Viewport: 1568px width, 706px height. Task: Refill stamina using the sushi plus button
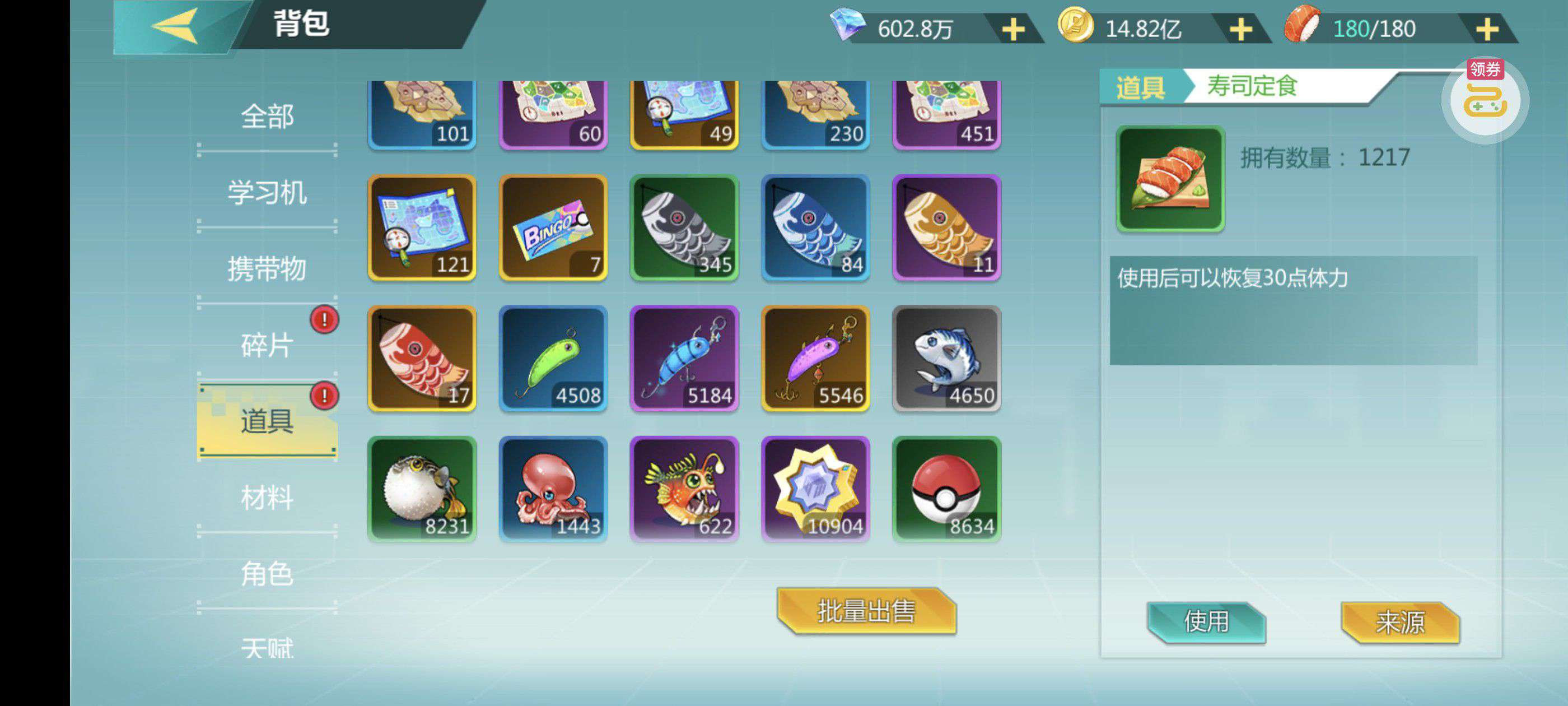(1486, 29)
